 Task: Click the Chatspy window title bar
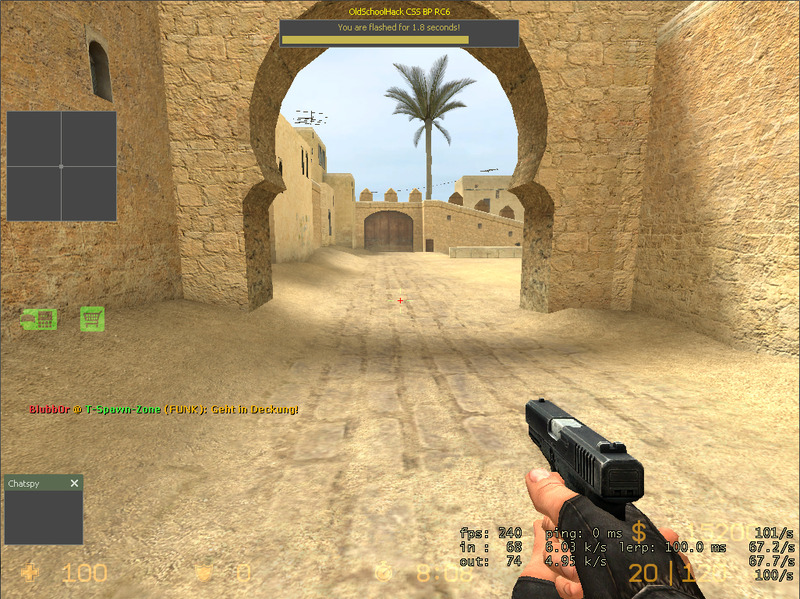click(x=36, y=484)
